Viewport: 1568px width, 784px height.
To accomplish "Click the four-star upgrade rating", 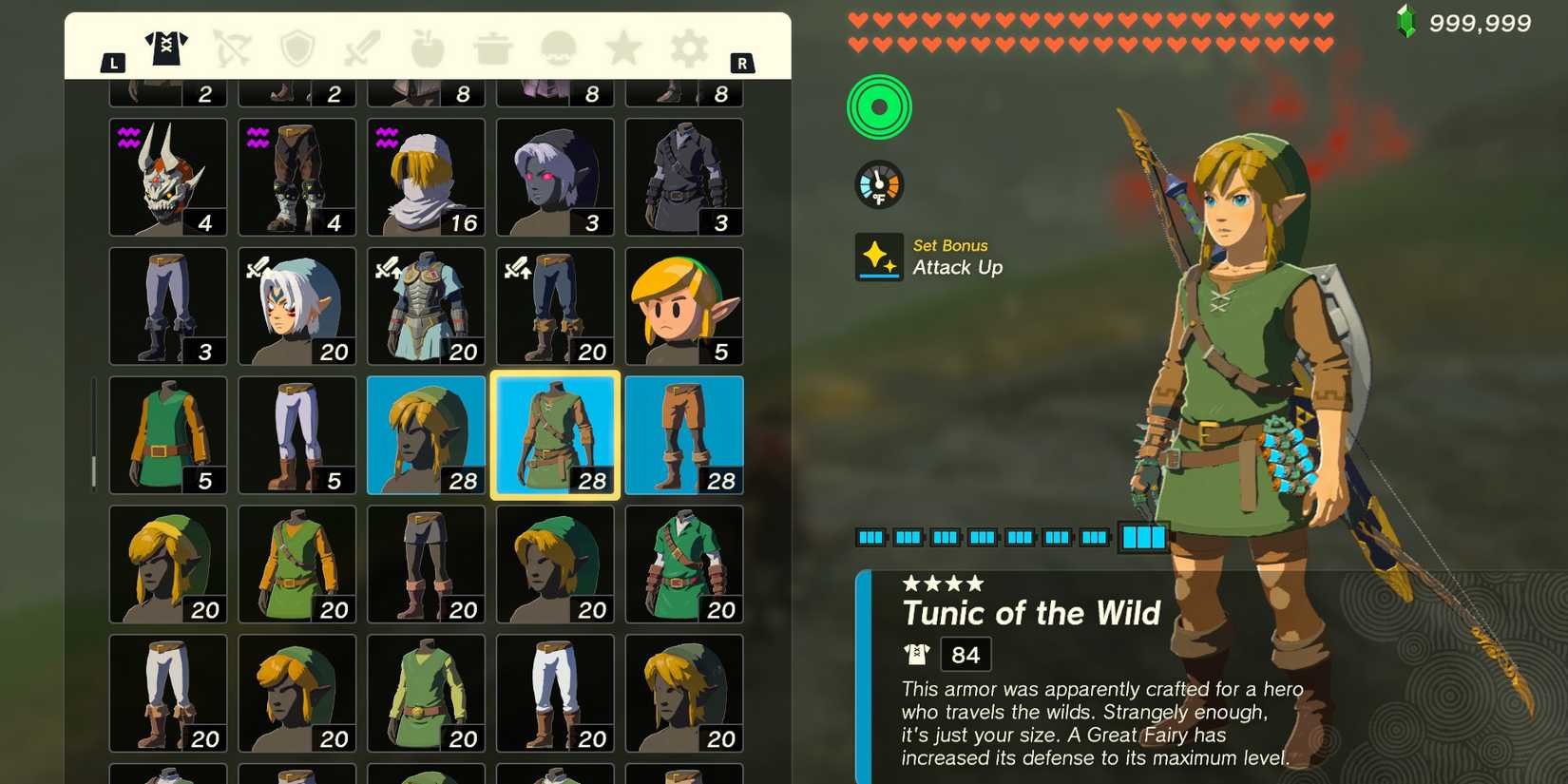I will tap(944, 583).
